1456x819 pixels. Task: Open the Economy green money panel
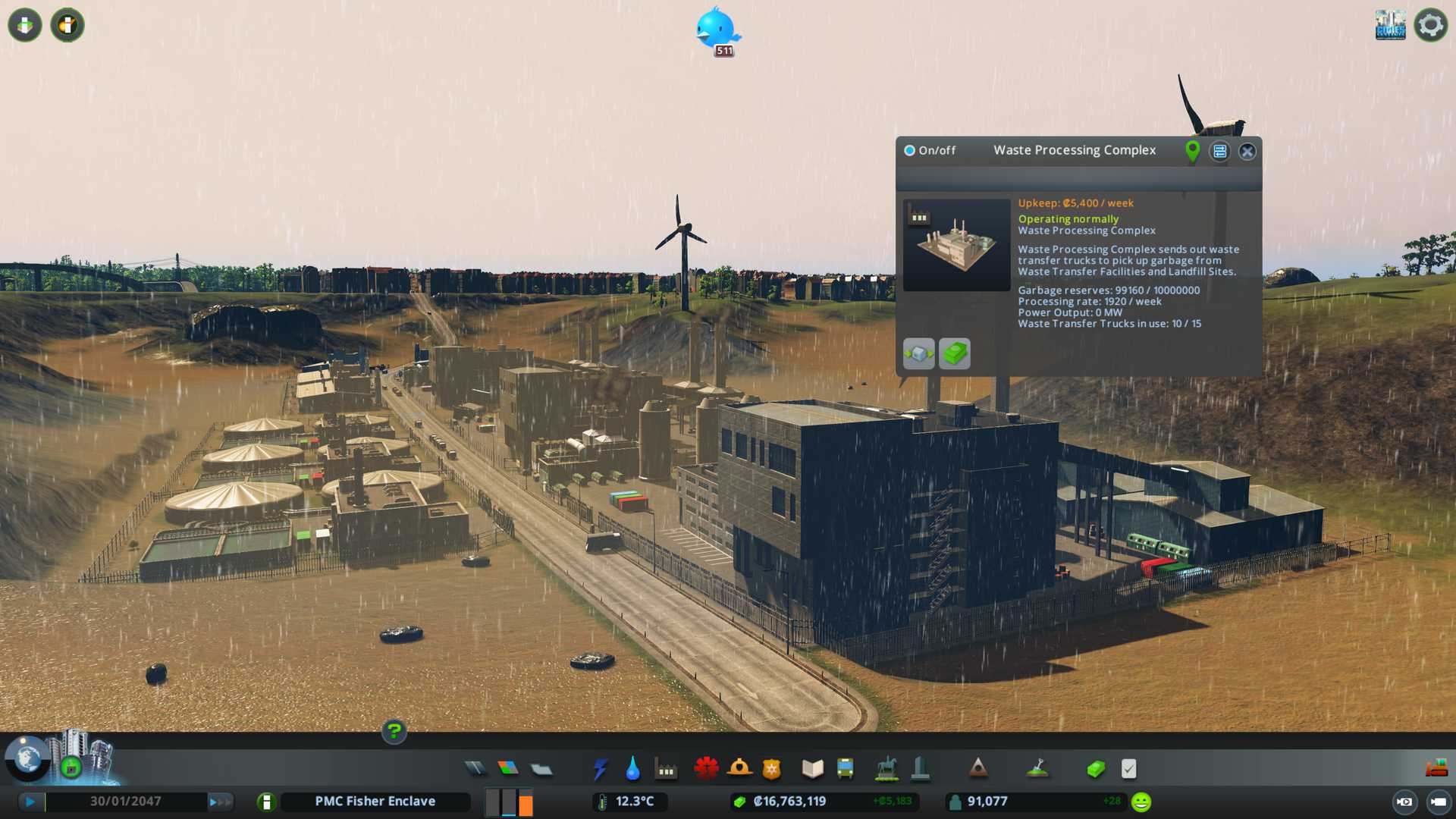(1096, 769)
